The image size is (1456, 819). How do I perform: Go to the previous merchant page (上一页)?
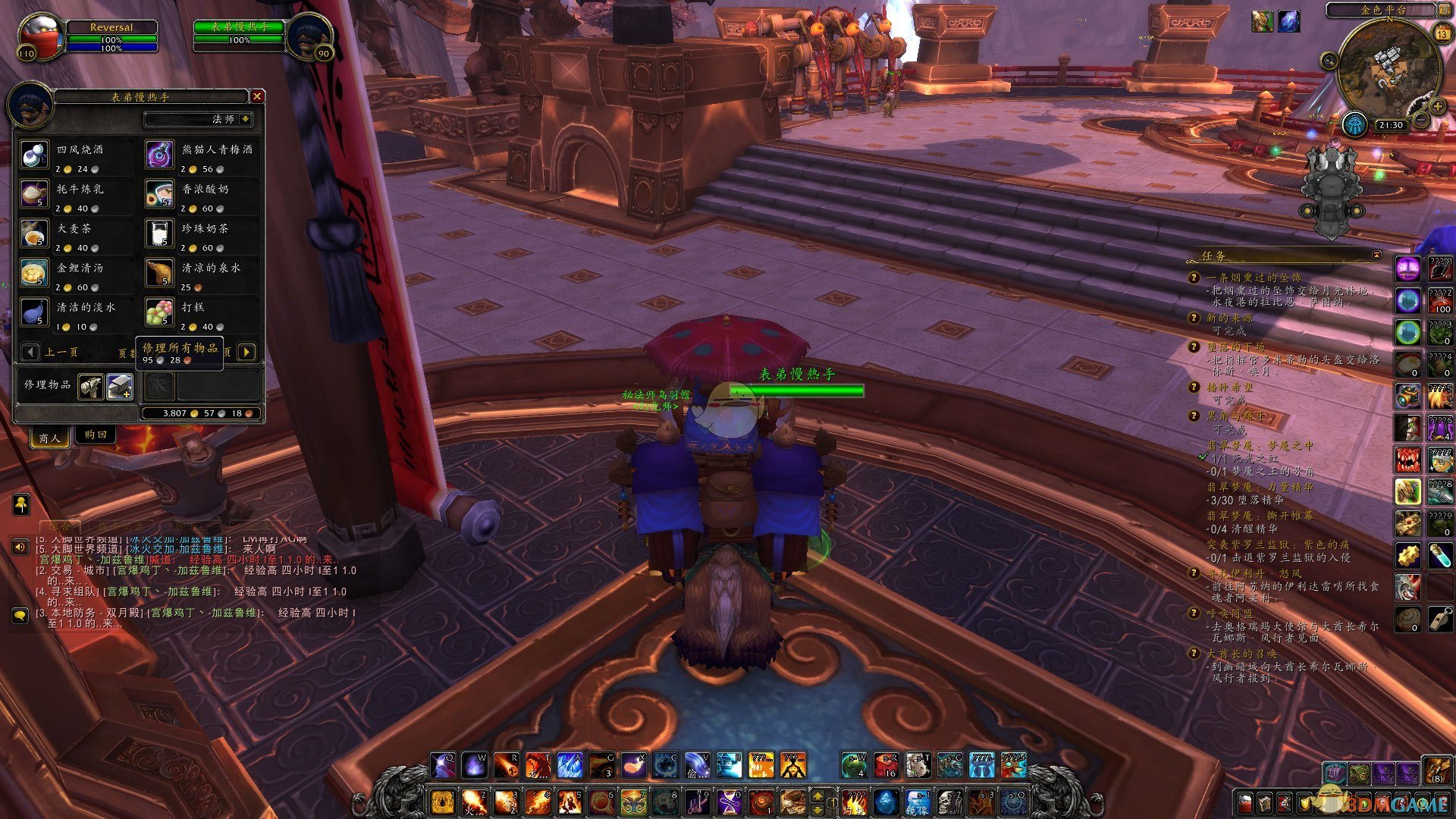coord(30,352)
